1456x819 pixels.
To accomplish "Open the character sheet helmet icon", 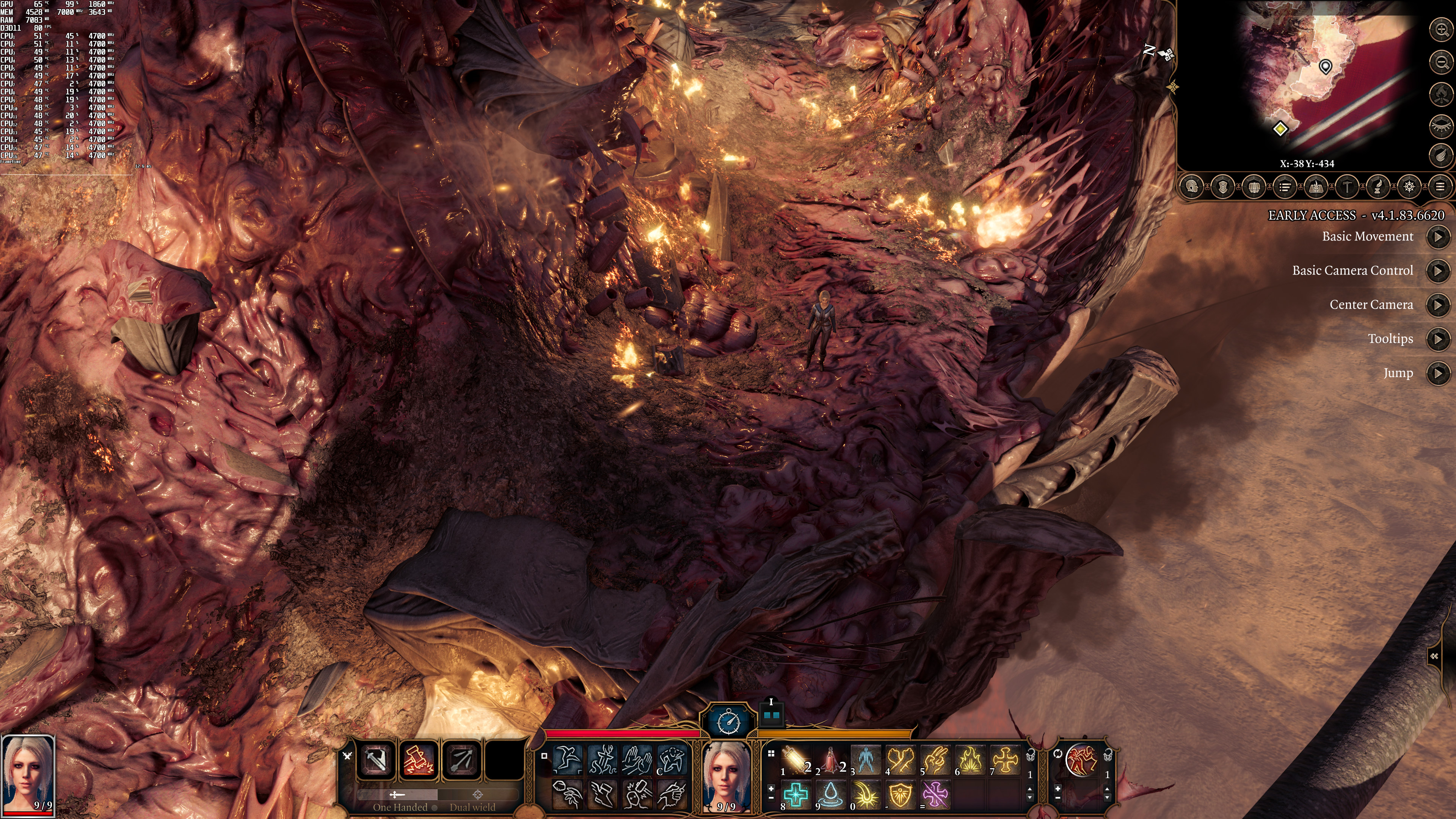I will pos(1191,187).
